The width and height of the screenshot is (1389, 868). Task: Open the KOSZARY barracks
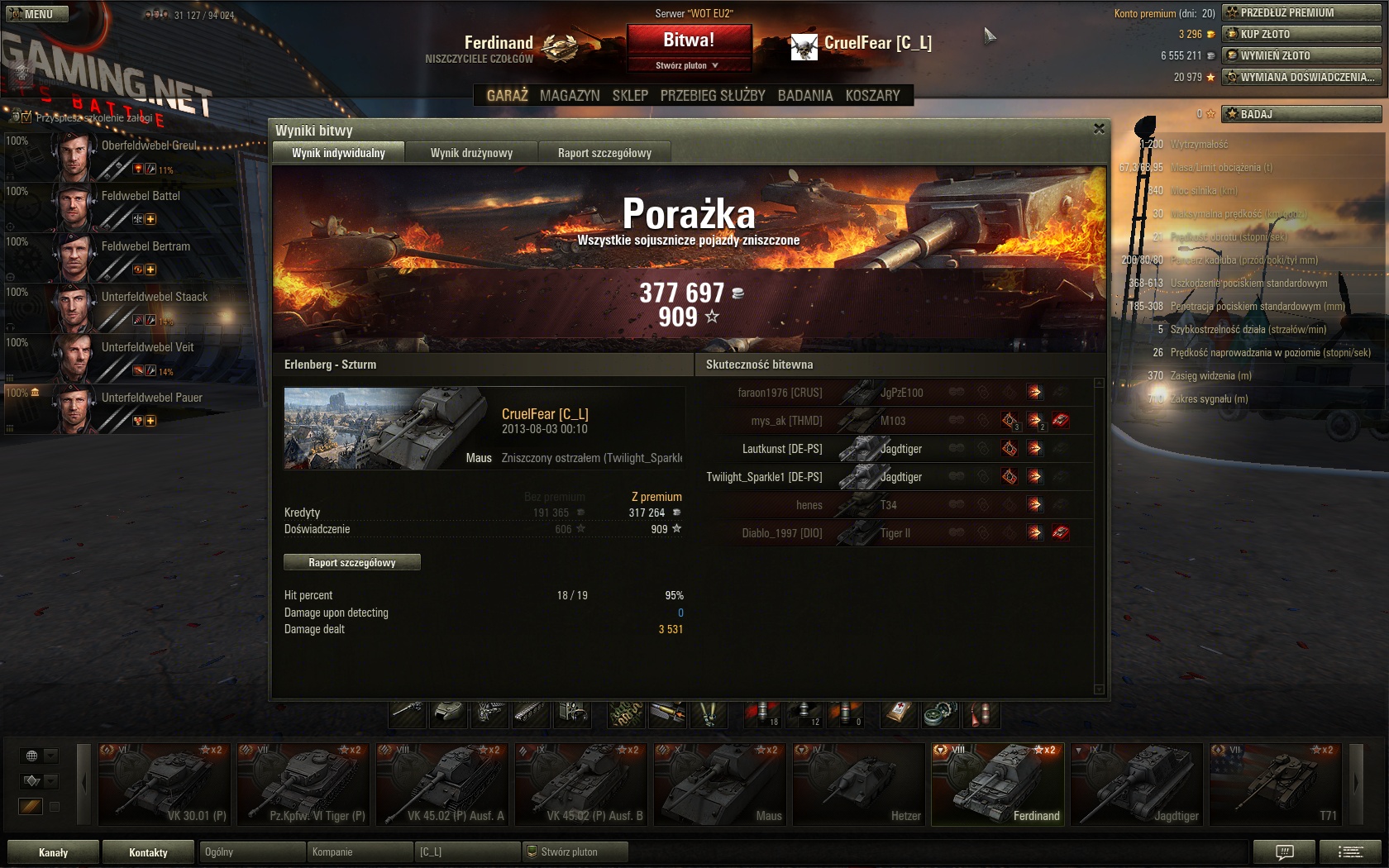872,96
